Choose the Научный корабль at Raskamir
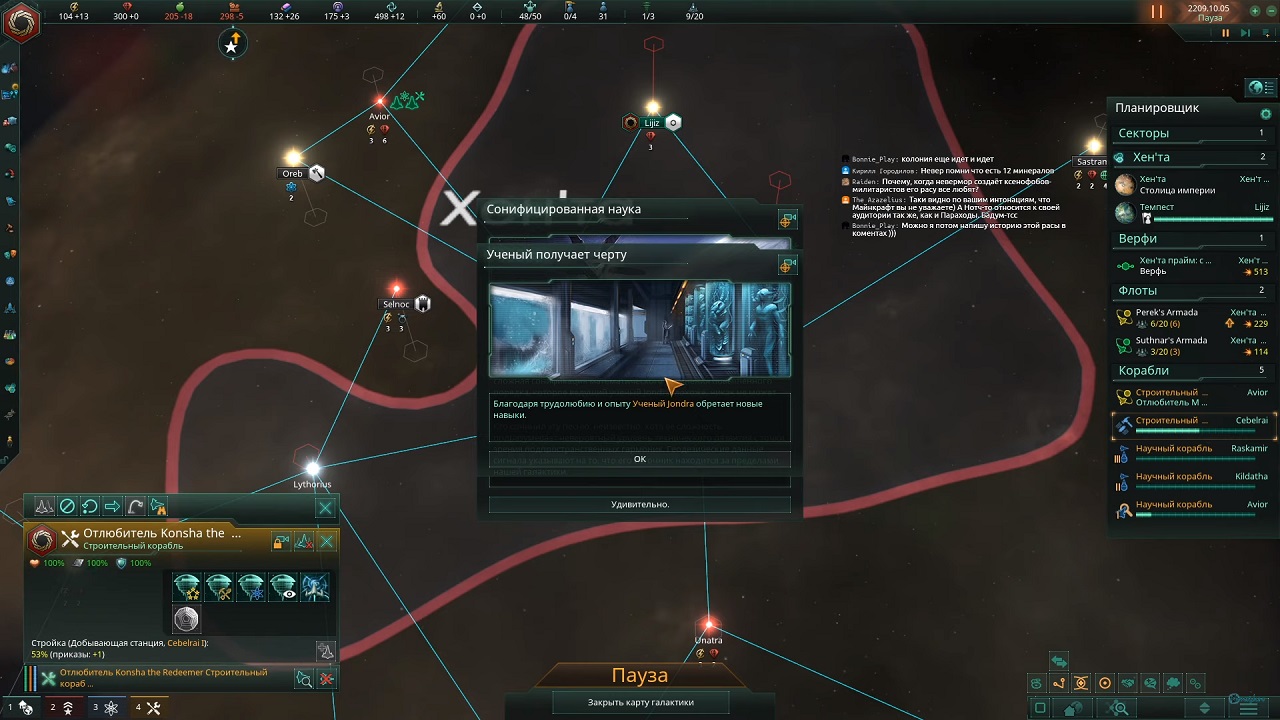Screen dimensions: 1280x720 point(1192,454)
